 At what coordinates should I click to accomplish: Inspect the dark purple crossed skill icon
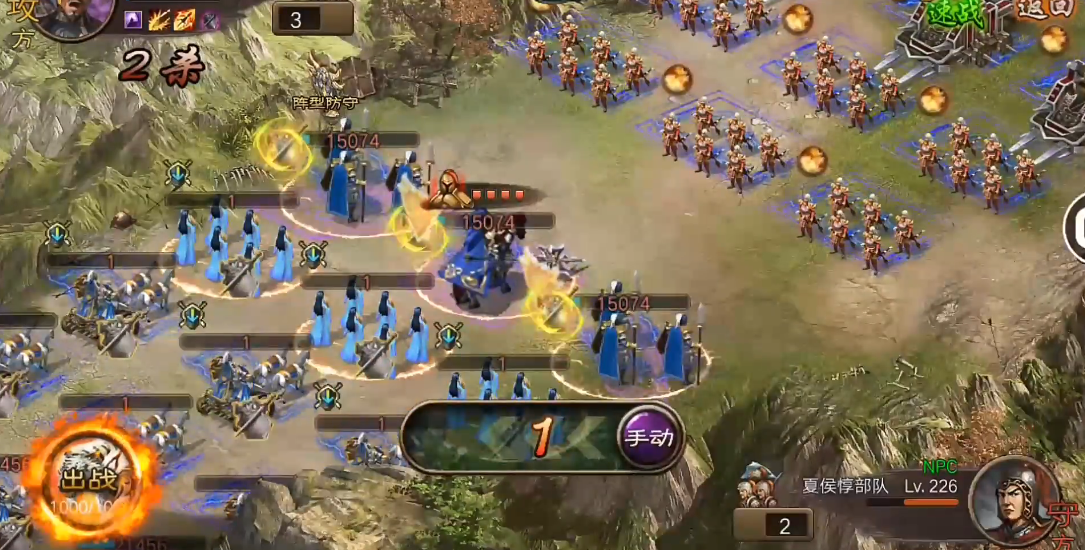point(209,19)
